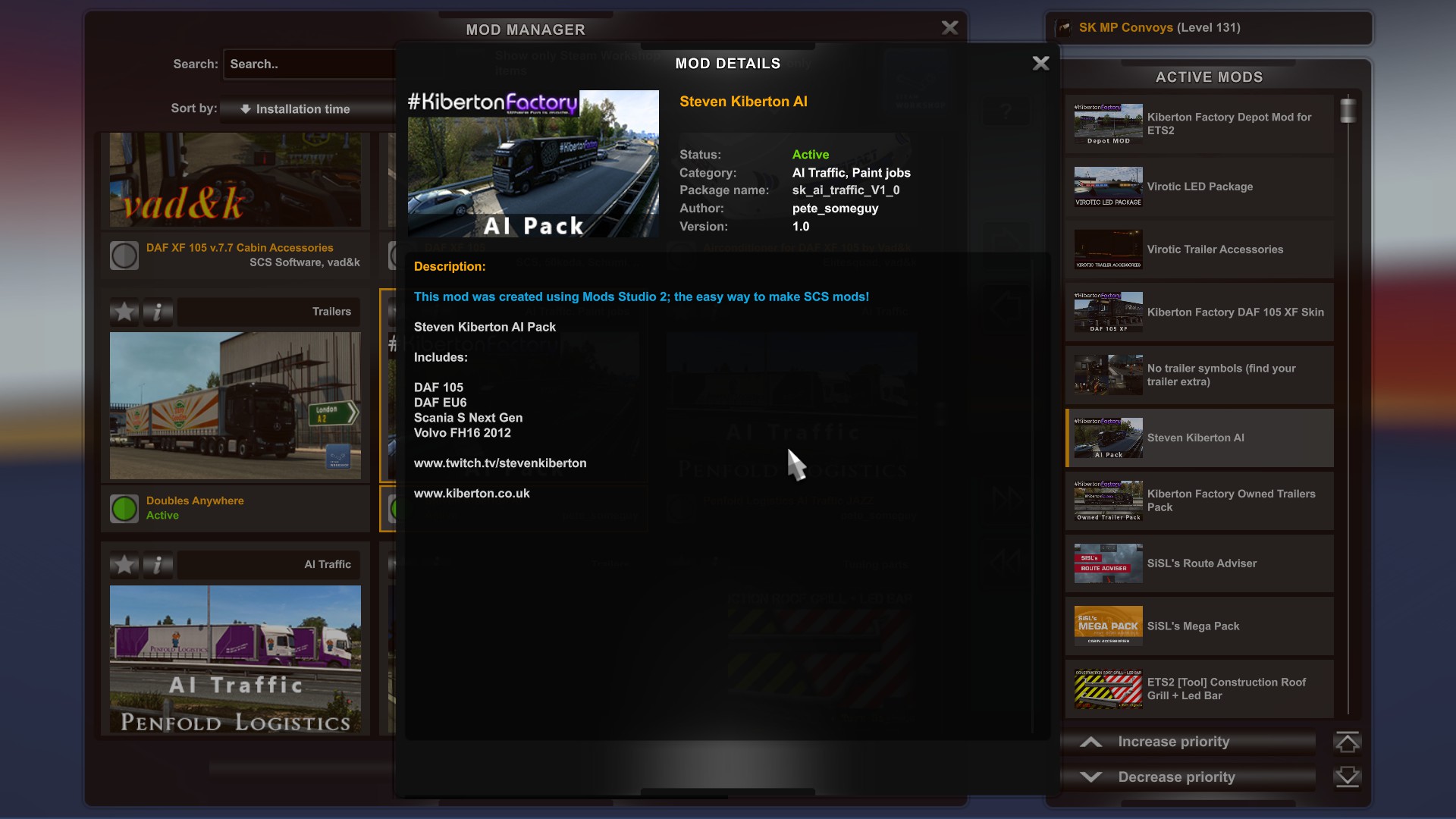The width and height of the screenshot is (1456, 819).
Task: Star the AI Traffic mod
Action: pos(124,565)
